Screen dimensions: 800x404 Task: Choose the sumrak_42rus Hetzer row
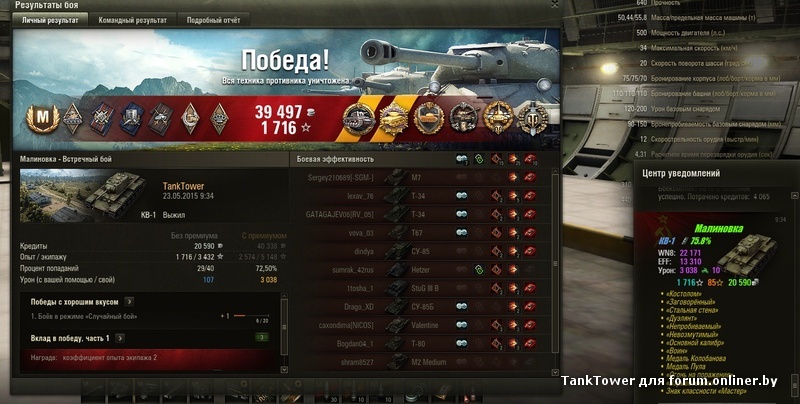point(420,270)
